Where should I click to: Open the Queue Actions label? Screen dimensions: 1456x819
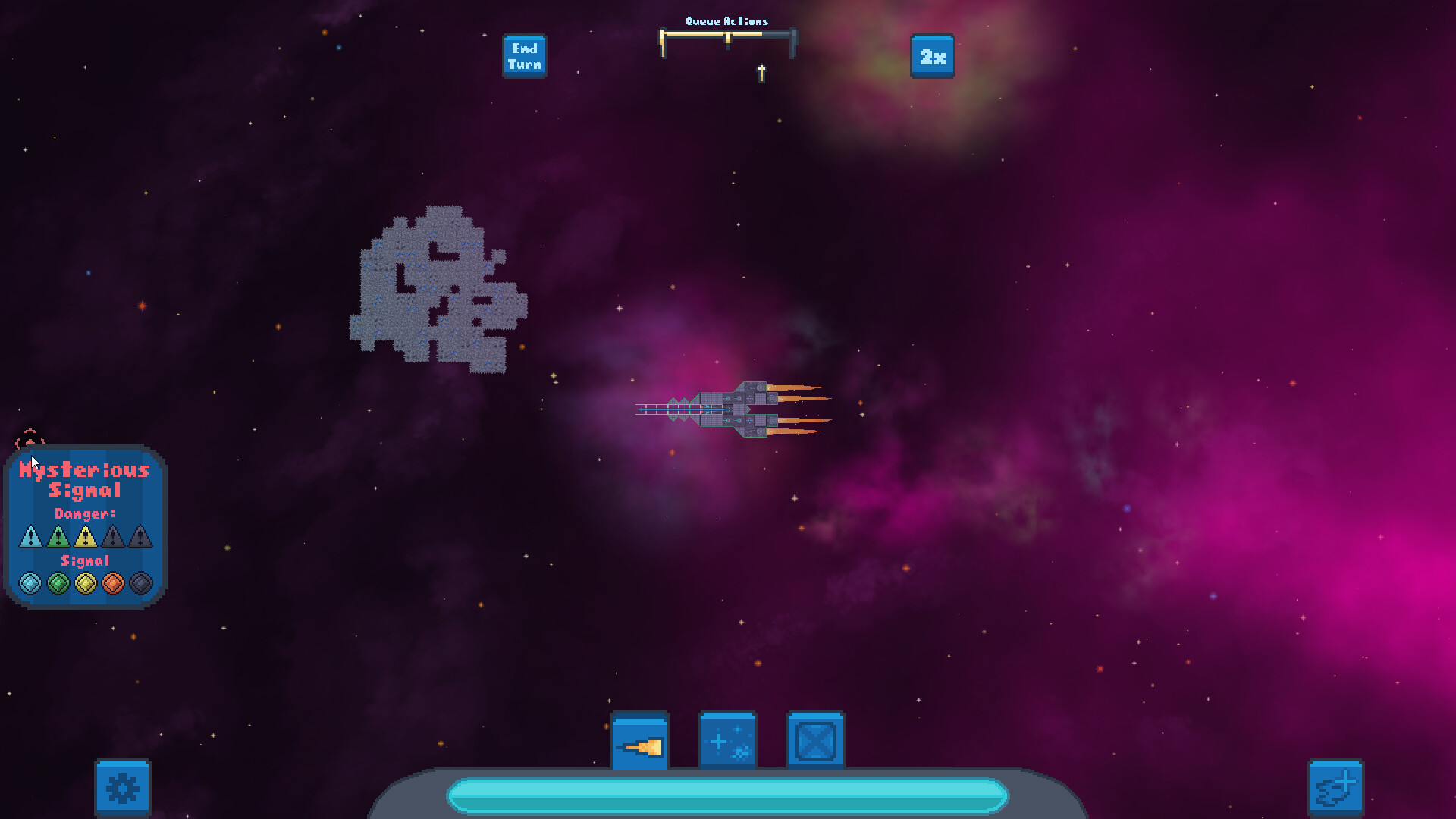[x=727, y=20]
